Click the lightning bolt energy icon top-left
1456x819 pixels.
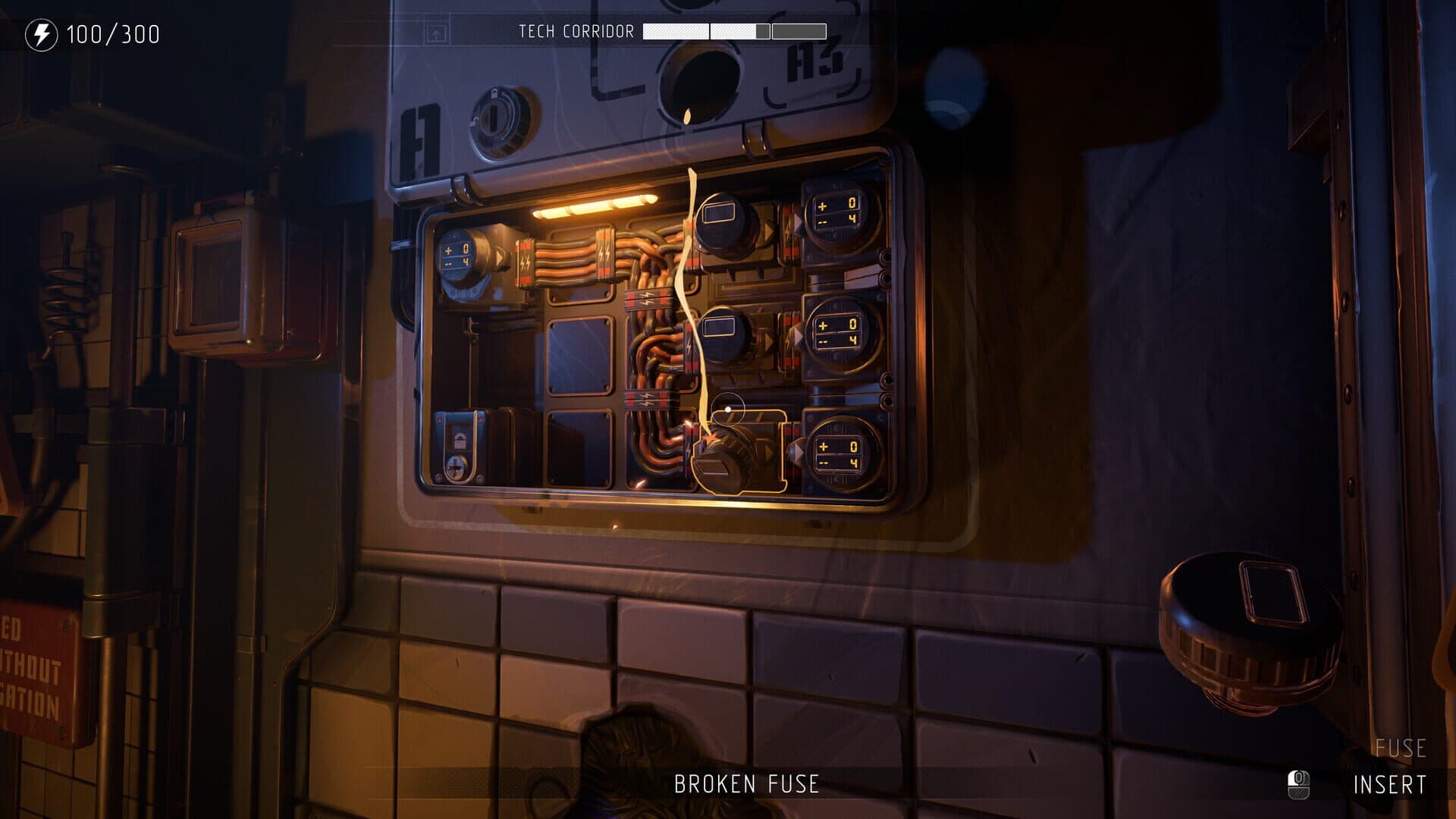(x=42, y=33)
